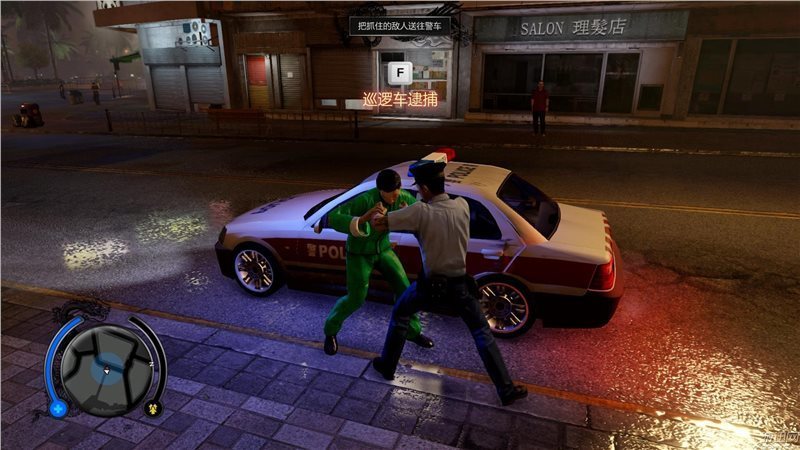Click the blue health cross icon
Screen dimensions: 800x450
pos(58,408)
